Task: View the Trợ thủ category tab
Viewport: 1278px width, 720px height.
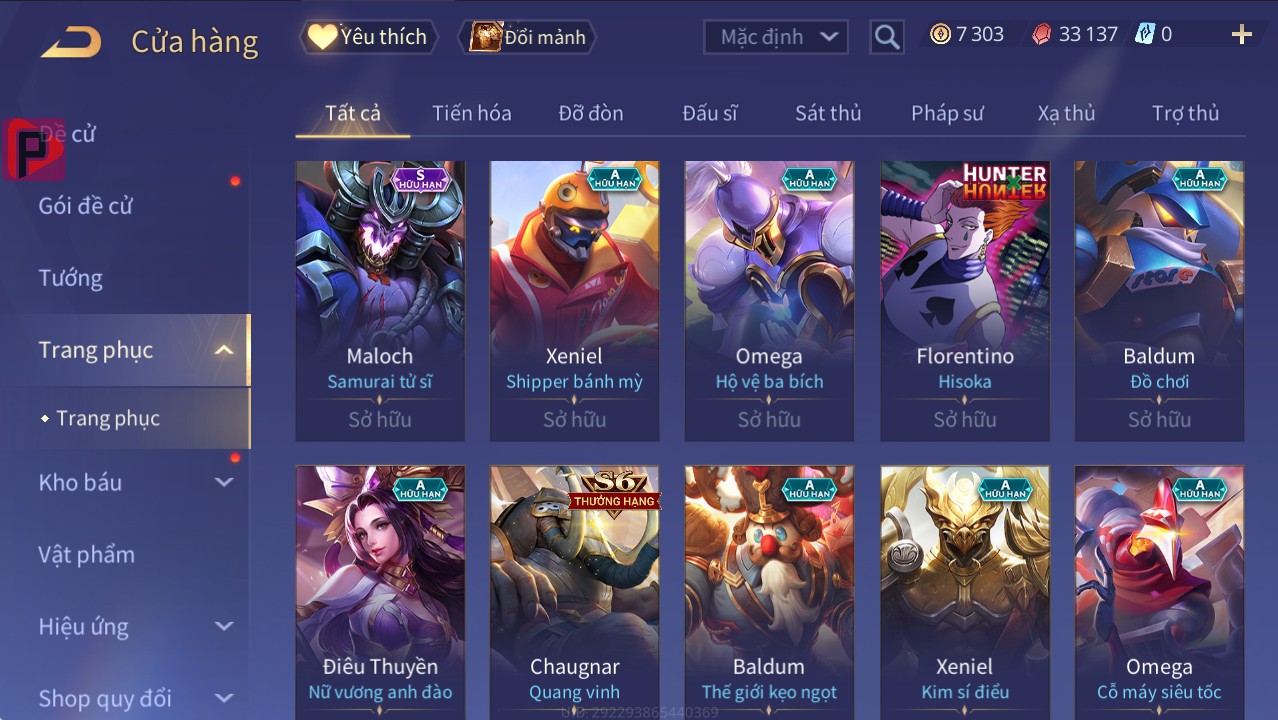Action: pos(1185,113)
